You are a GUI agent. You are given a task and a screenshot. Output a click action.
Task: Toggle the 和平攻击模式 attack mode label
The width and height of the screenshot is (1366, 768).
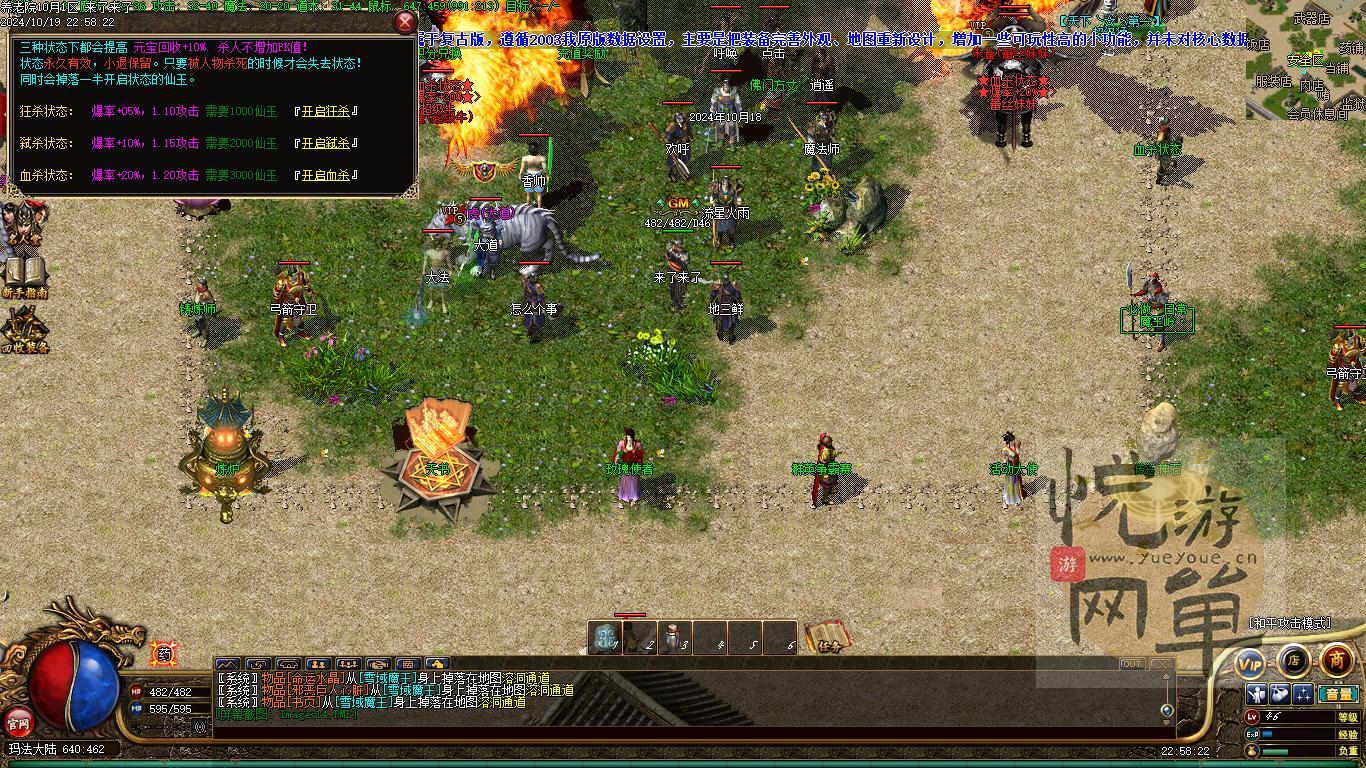pos(1290,623)
